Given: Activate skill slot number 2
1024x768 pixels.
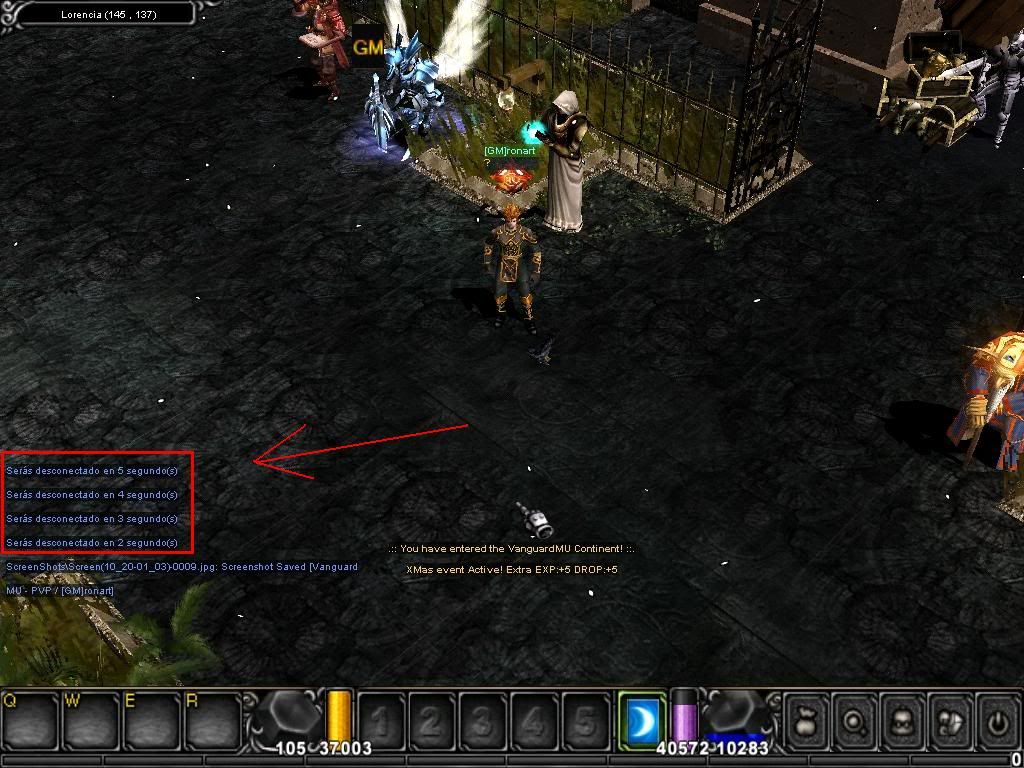Looking at the screenshot, I should click(432, 721).
